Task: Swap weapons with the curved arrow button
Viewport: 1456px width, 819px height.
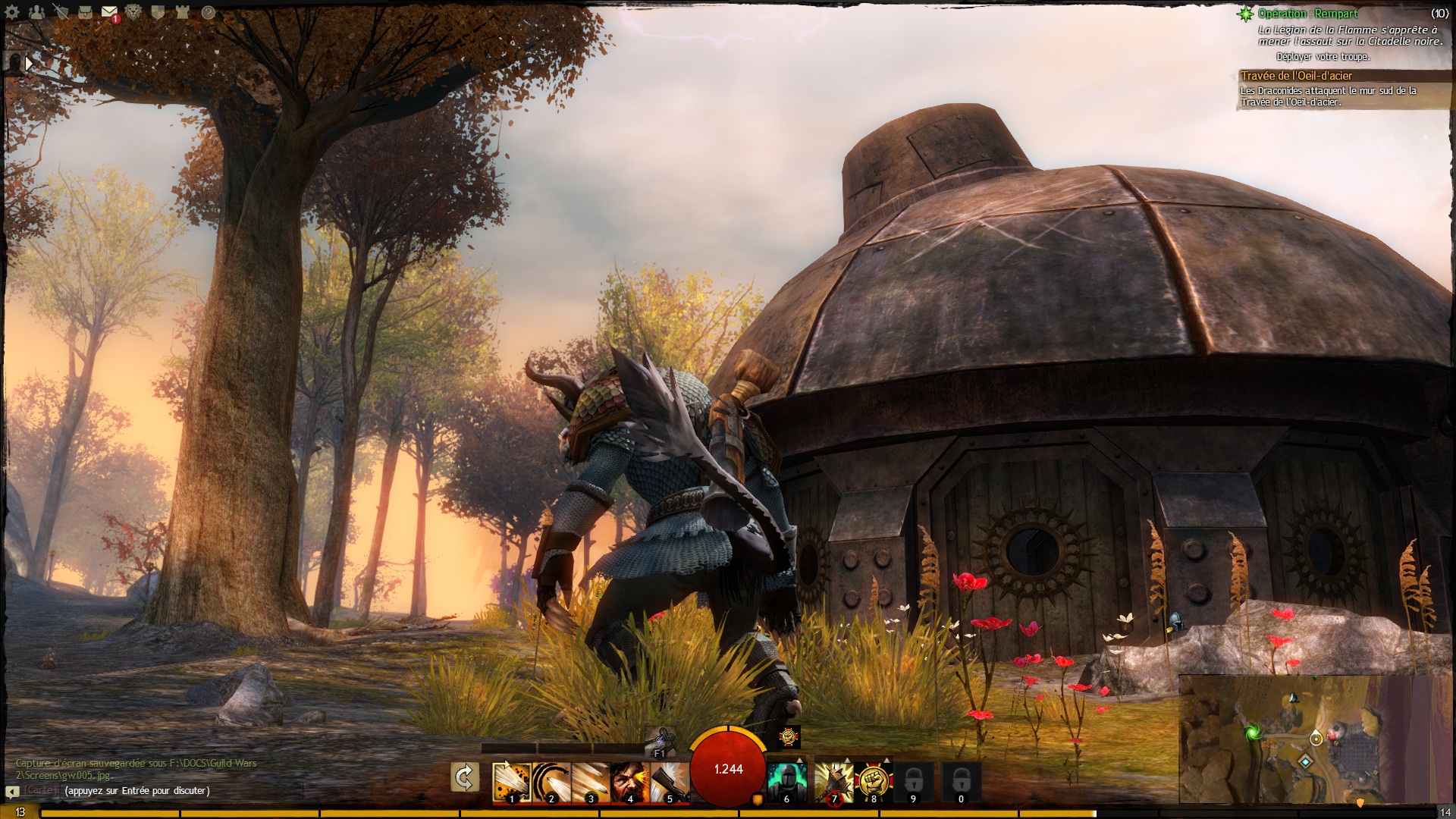Action: click(464, 777)
